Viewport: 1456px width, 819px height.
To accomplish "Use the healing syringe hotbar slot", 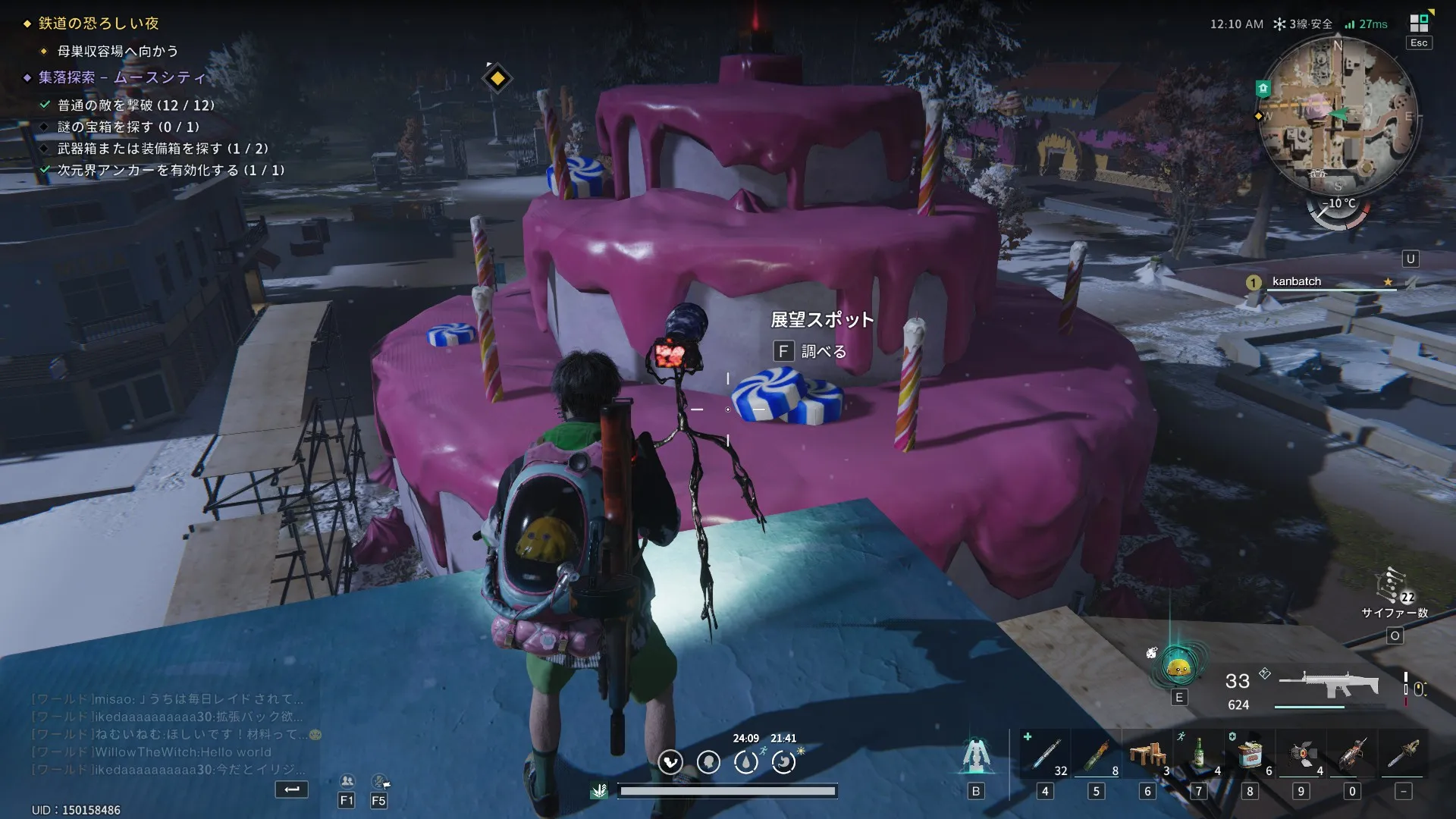I will point(1045,756).
